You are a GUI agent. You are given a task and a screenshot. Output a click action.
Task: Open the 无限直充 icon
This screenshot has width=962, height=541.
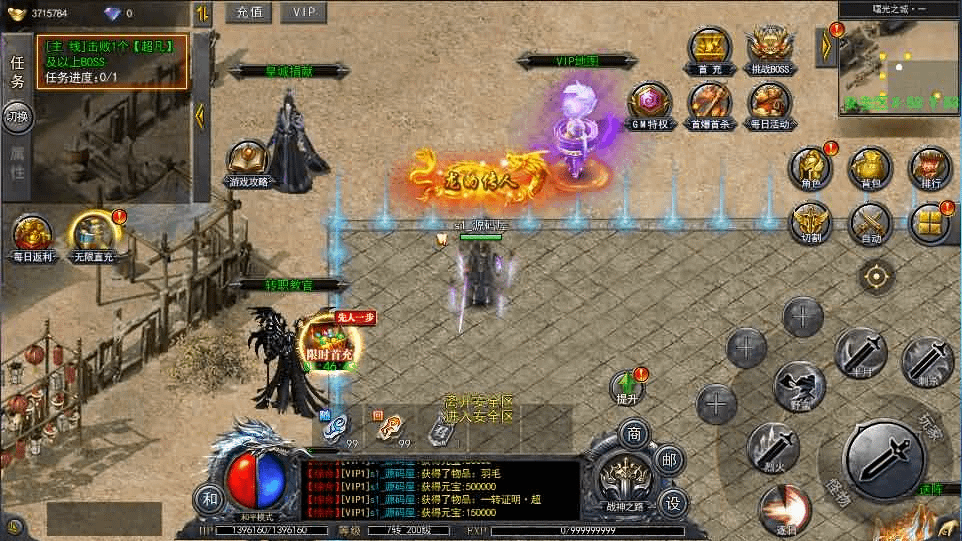tap(93, 238)
